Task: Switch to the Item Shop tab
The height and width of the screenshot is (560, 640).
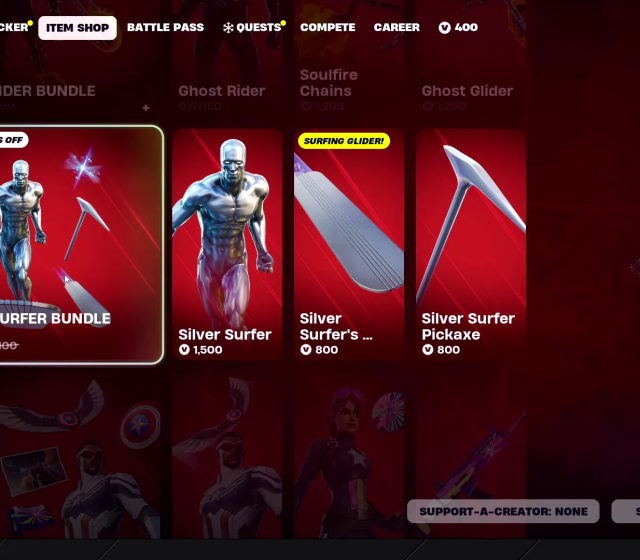Action: pyautogui.click(x=77, y=28)
